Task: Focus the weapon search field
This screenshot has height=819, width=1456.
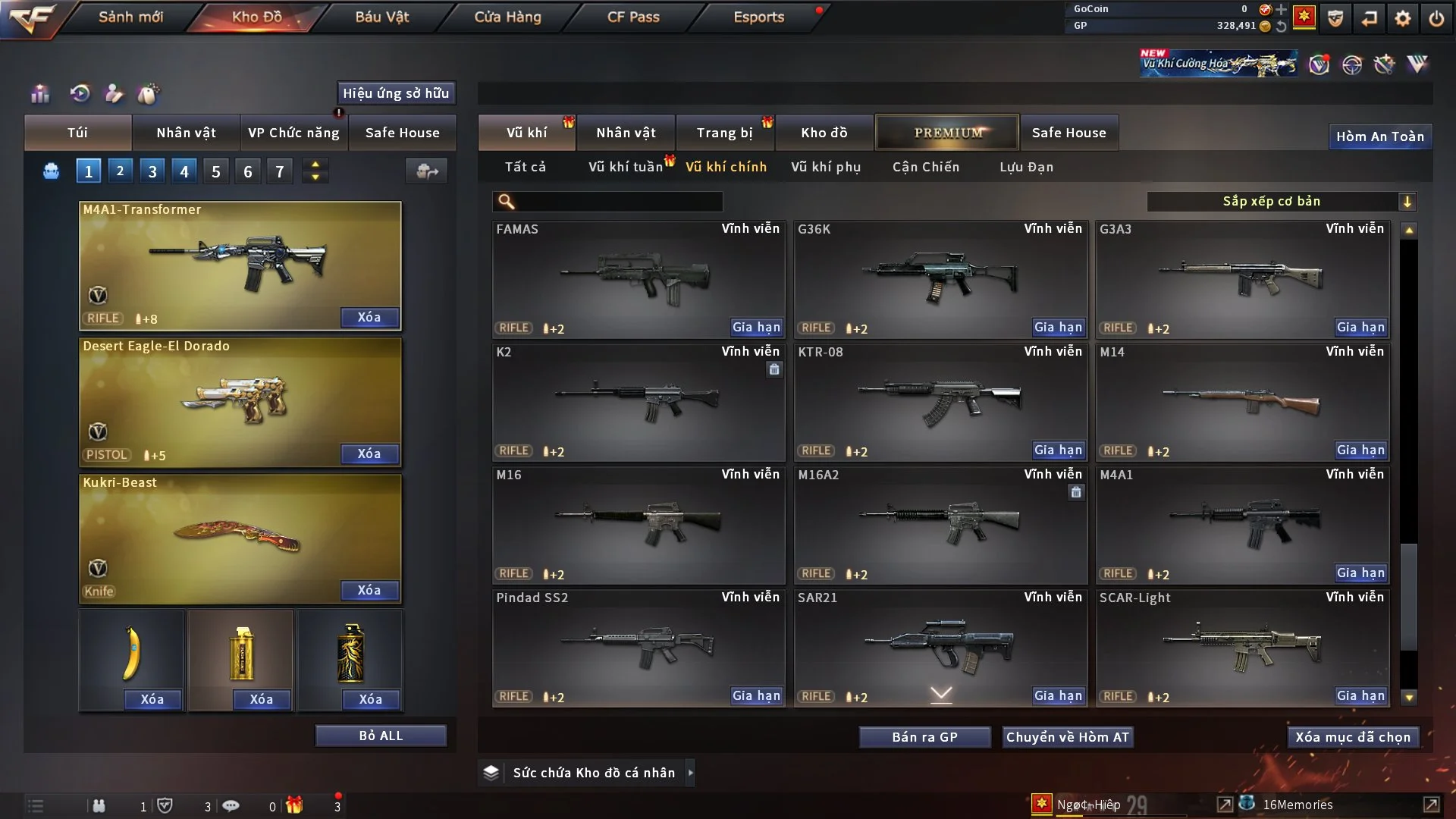Action: [x=618, y=202]
